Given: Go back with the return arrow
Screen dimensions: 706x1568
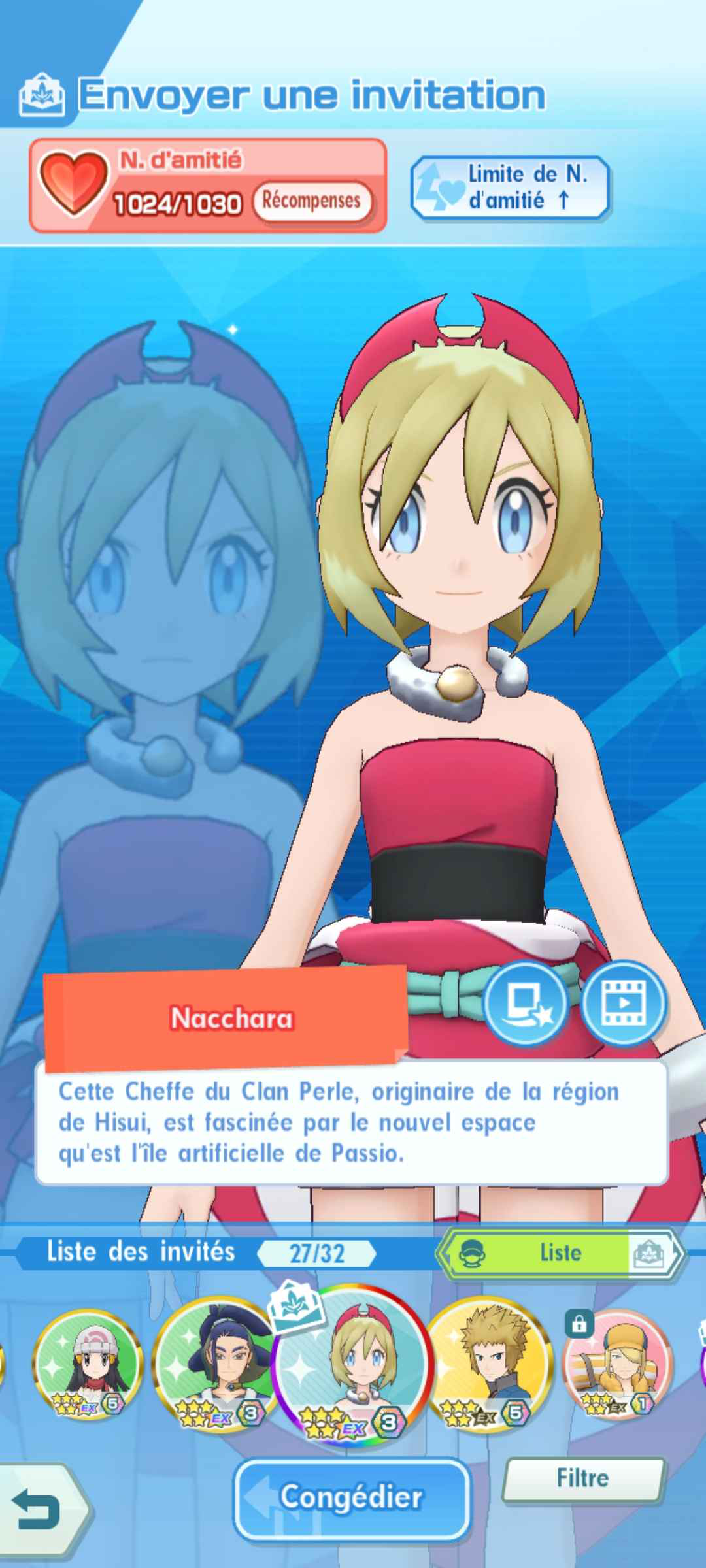Looking at the screenshot, I should [39, 1508].
